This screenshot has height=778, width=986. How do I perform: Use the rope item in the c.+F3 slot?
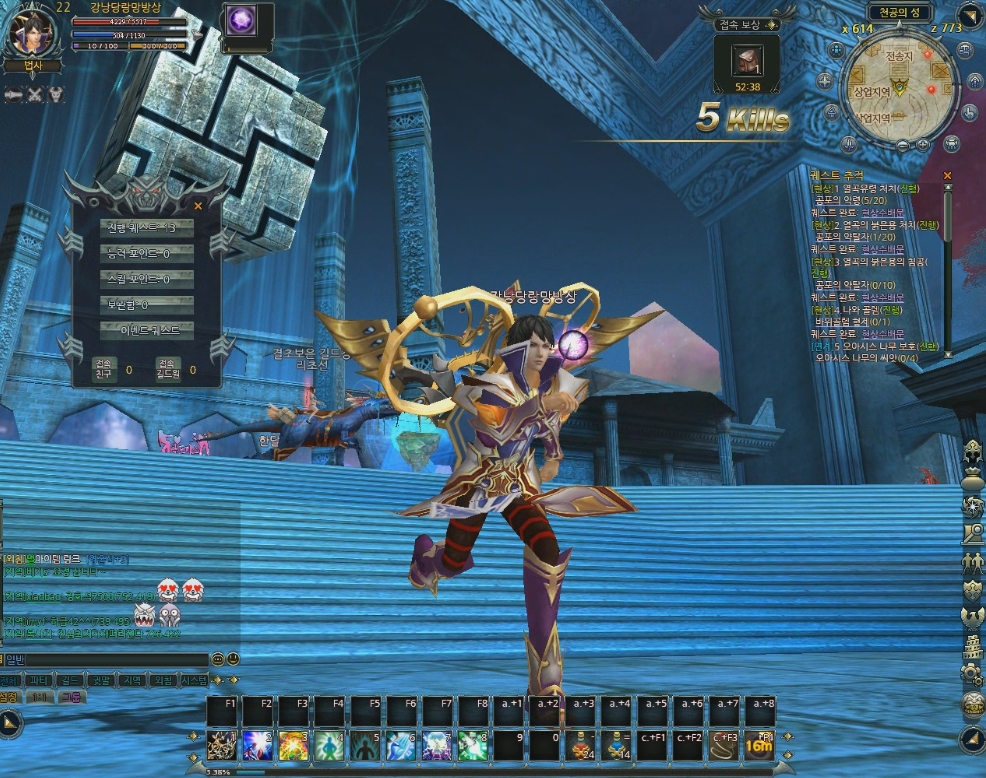[x=725, y=746]
